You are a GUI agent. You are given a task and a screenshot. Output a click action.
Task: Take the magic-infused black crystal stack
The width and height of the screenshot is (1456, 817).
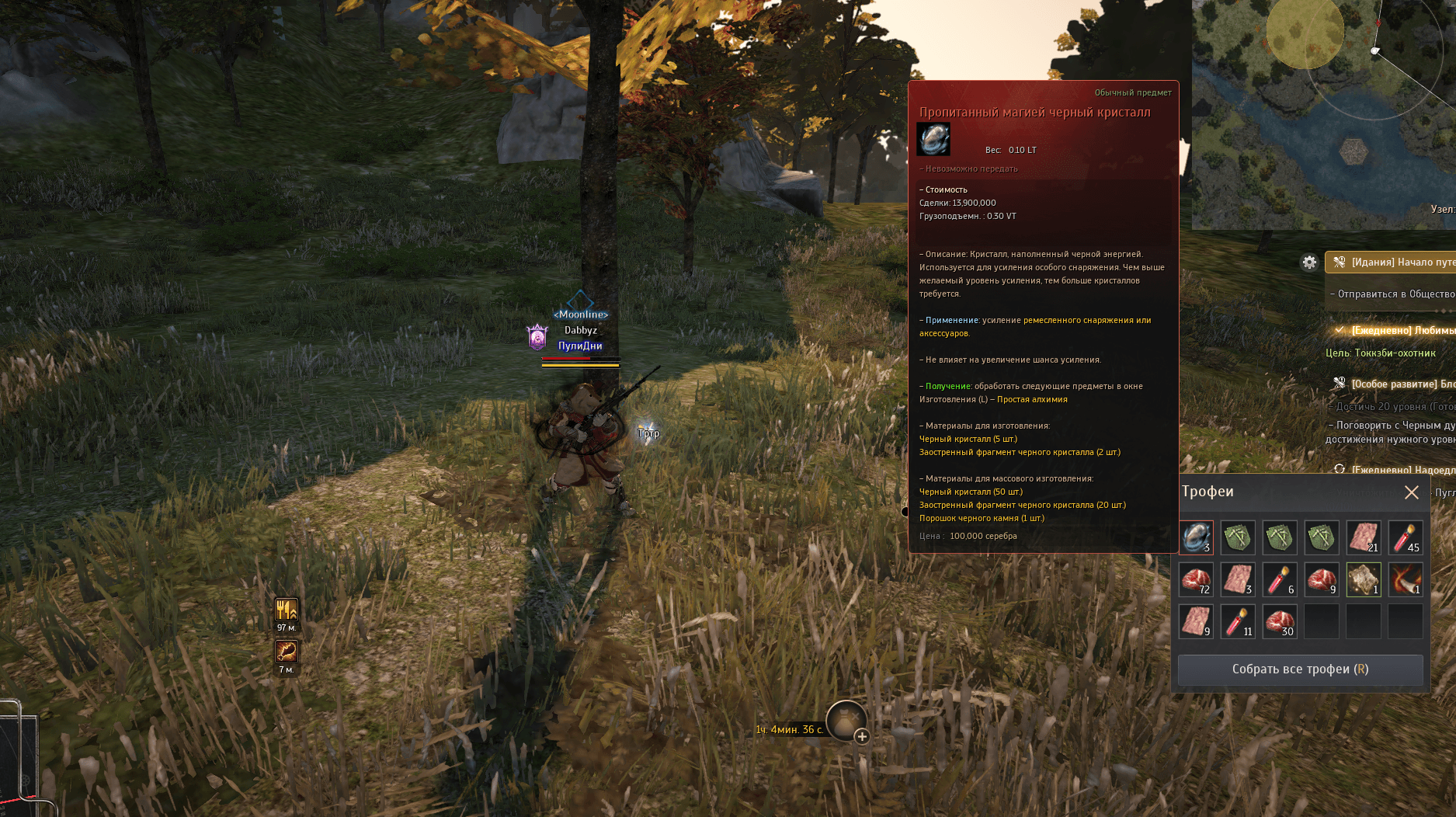(1196, 537)
